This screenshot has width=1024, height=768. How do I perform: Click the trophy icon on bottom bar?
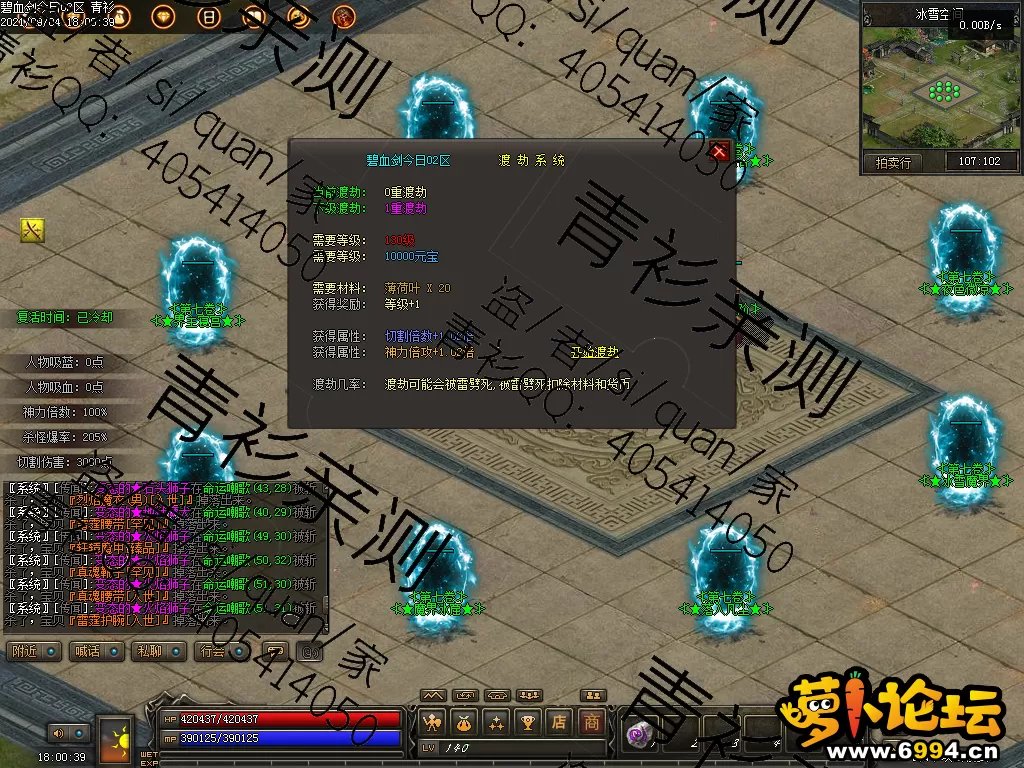coord(528,721)
